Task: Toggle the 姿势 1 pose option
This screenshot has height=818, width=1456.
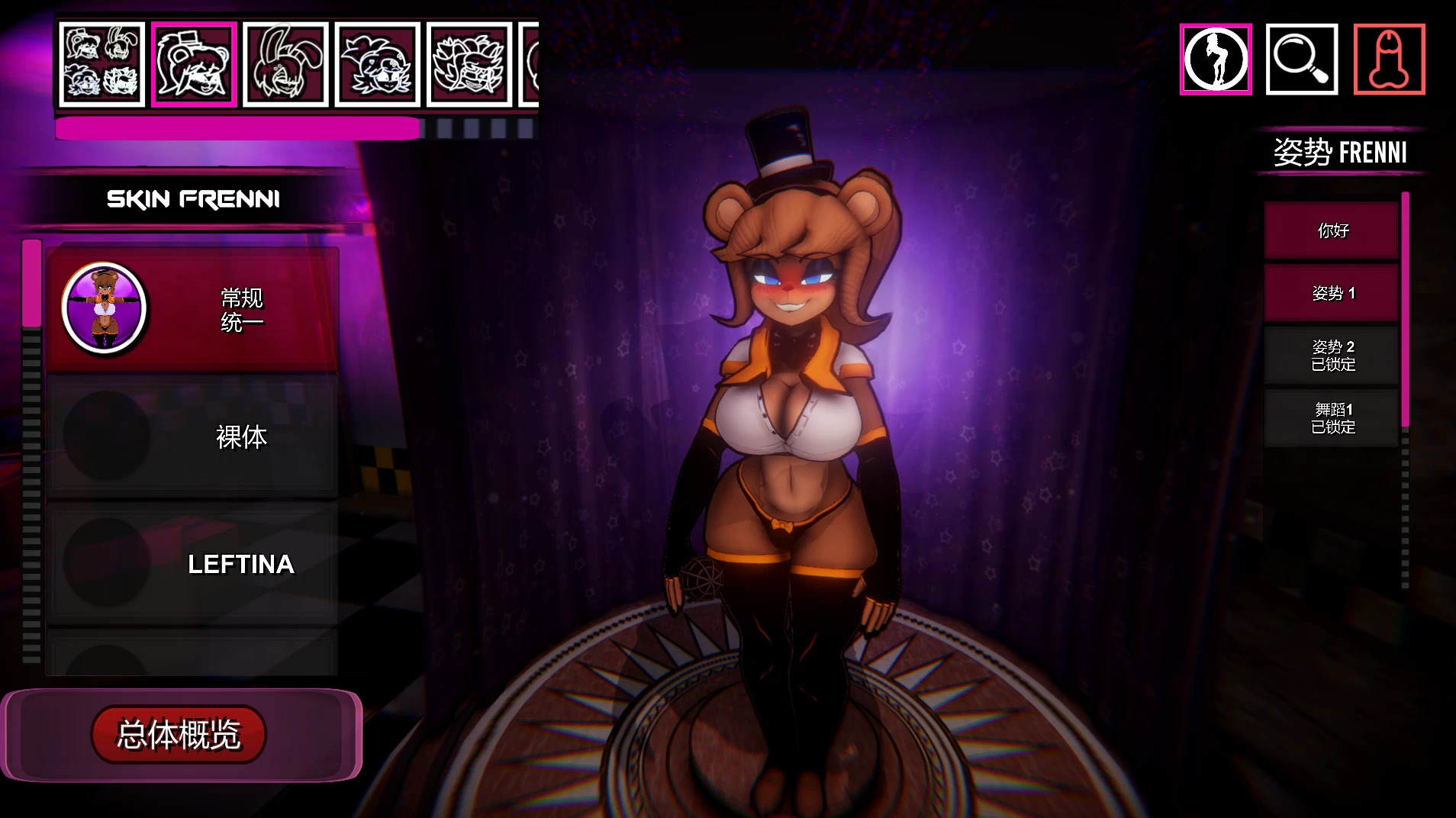Action: [x=1332, y=292]
